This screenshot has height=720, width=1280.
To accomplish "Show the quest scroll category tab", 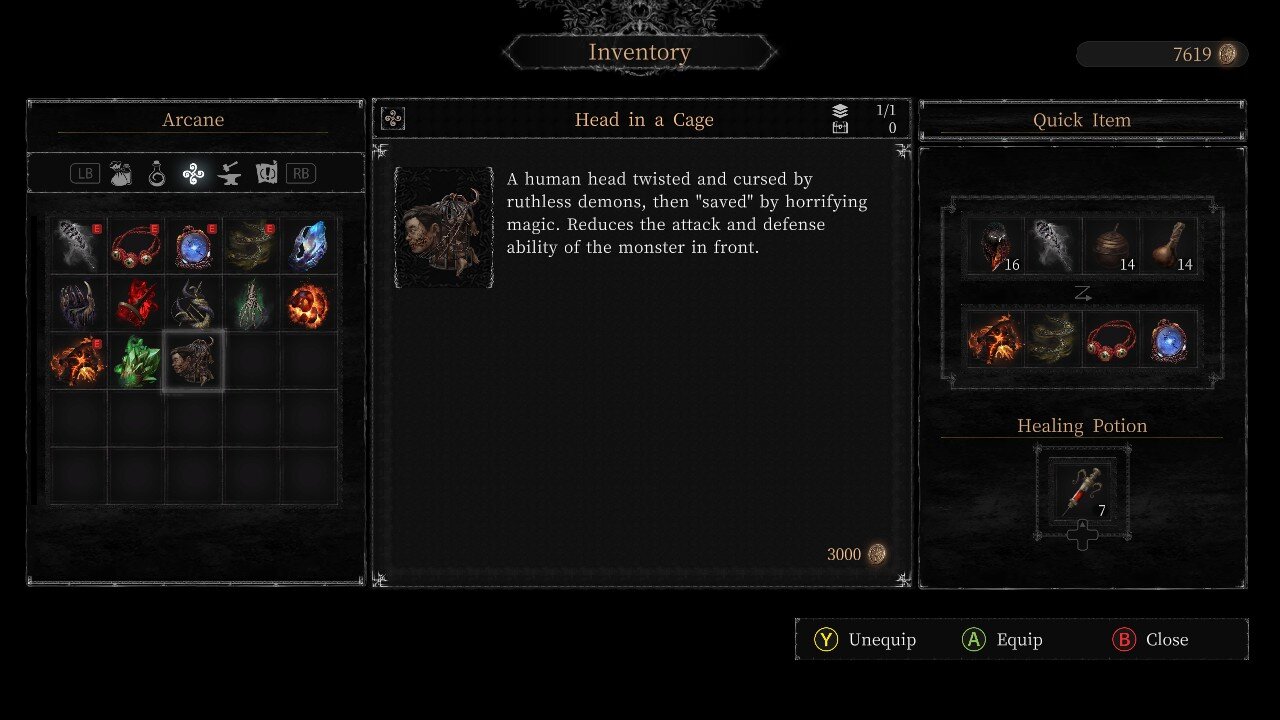I will (266, 173).
